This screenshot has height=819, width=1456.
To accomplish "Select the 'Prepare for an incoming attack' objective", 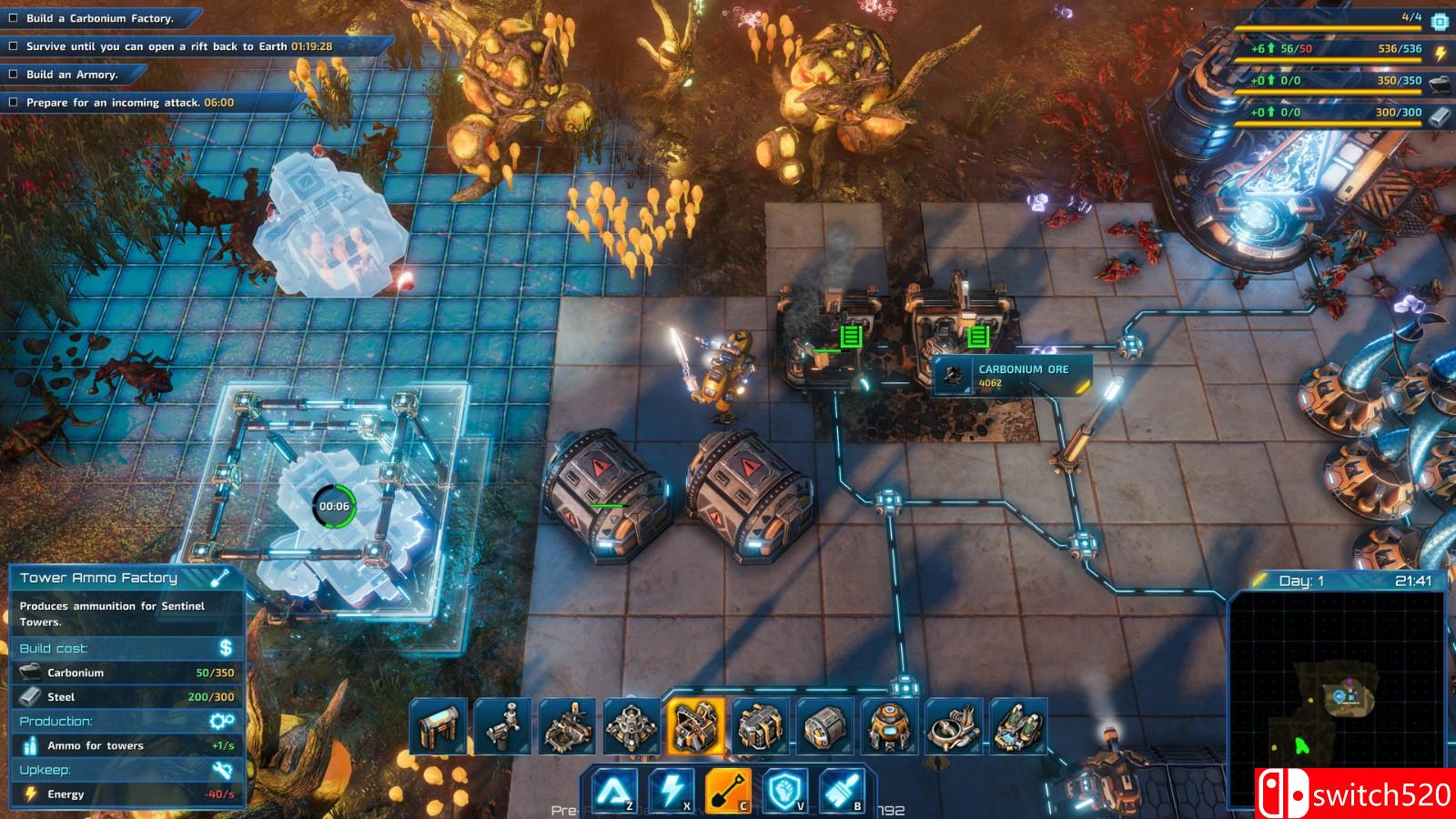I will click(x=129, y=103).
